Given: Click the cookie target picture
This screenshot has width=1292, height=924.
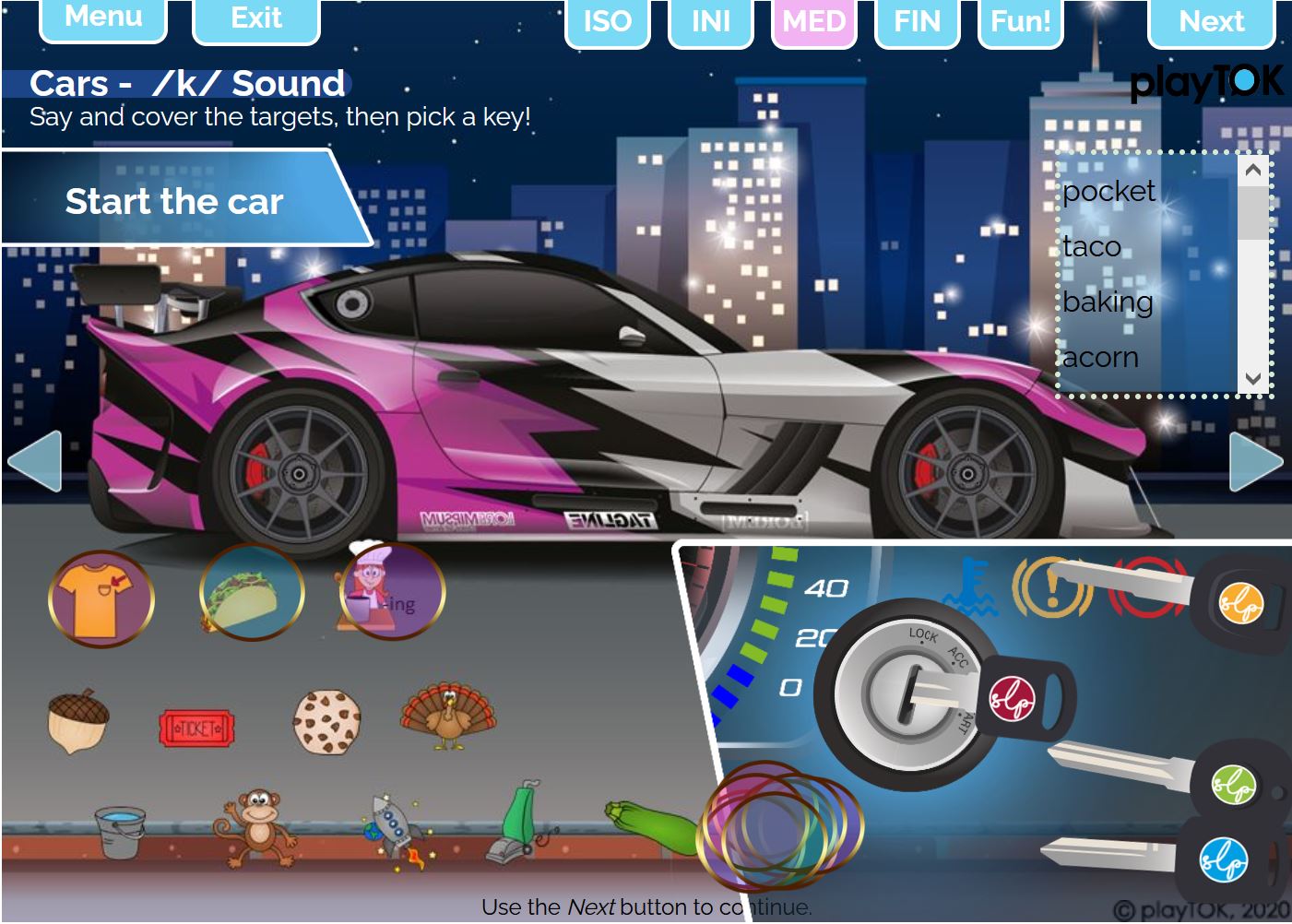Looking at the screenshot, I should point(328,719).
